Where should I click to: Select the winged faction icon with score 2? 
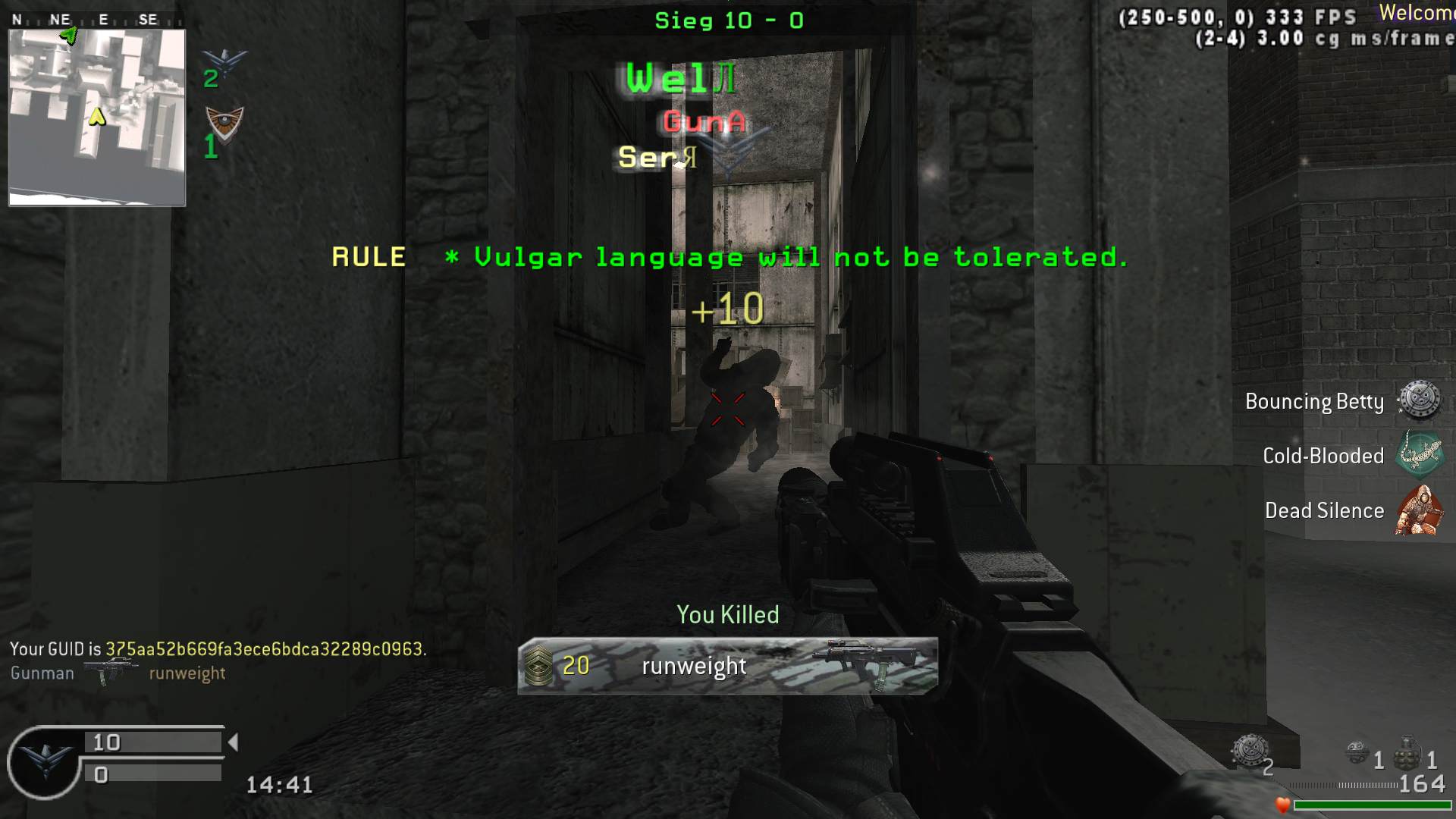pyautogui.click(x=225, y=63)
